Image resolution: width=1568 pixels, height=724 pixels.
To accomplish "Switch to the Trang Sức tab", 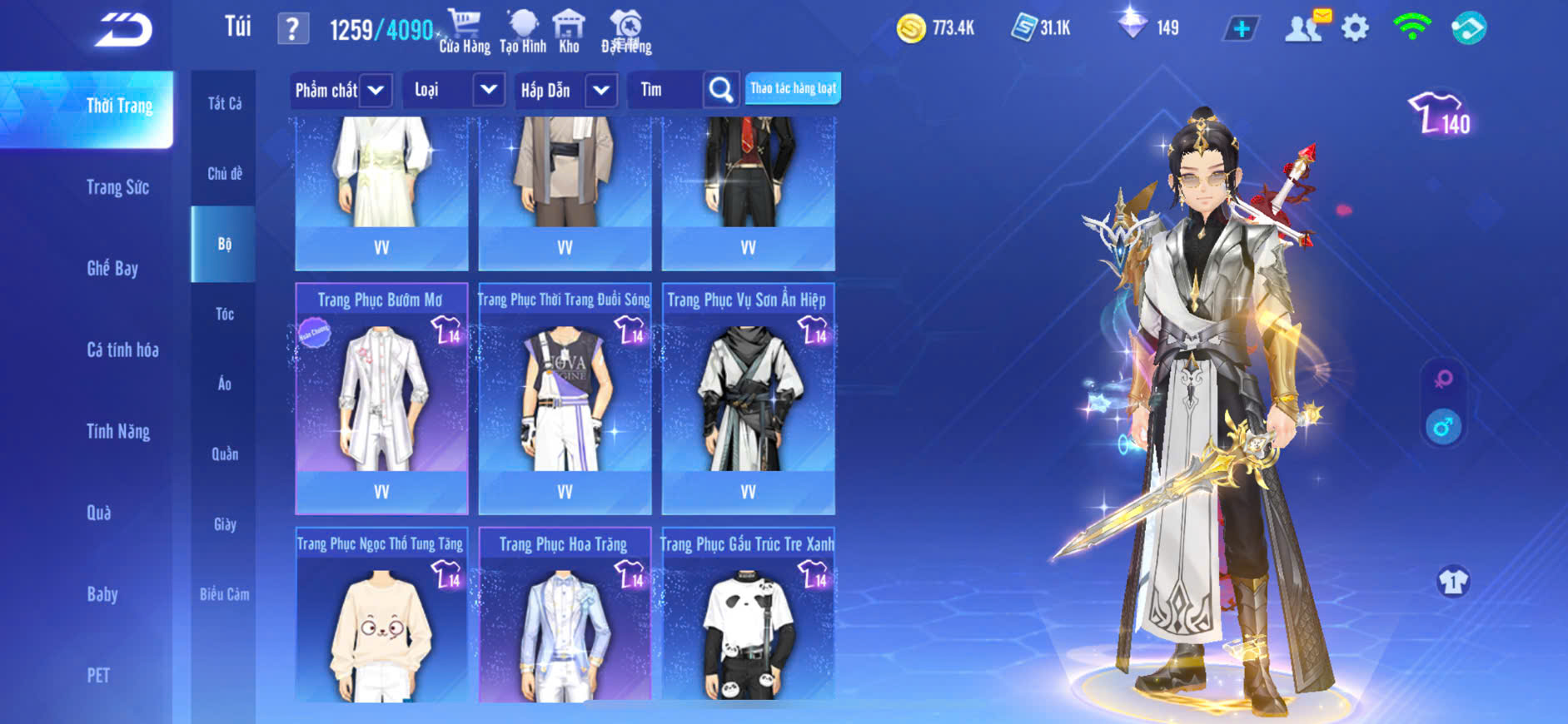I will click(x=117, y=187).
